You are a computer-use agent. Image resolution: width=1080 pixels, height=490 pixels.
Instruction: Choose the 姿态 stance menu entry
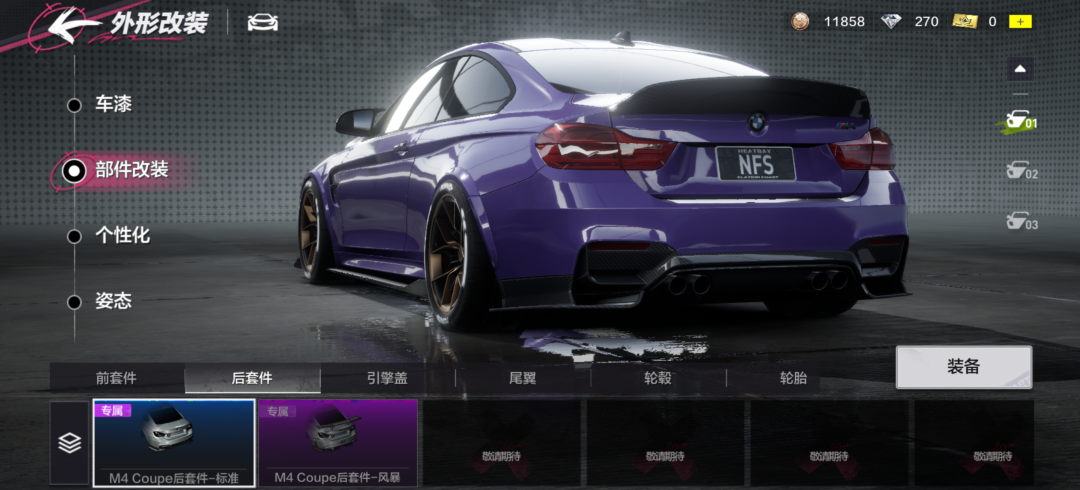pos(112,301)
